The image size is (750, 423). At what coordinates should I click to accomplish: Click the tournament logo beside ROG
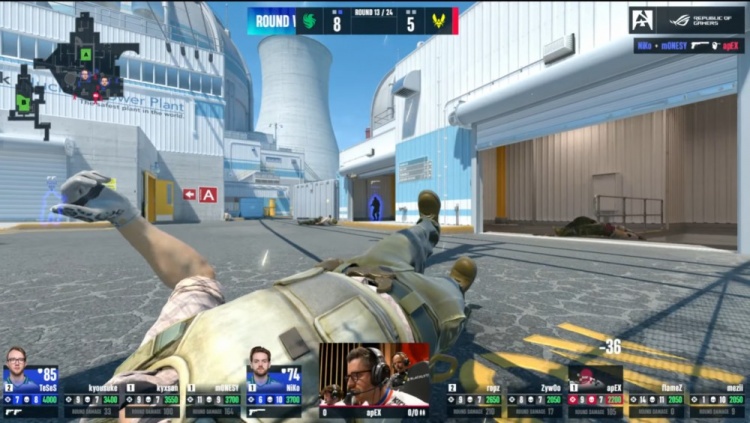tap(642, 20)
